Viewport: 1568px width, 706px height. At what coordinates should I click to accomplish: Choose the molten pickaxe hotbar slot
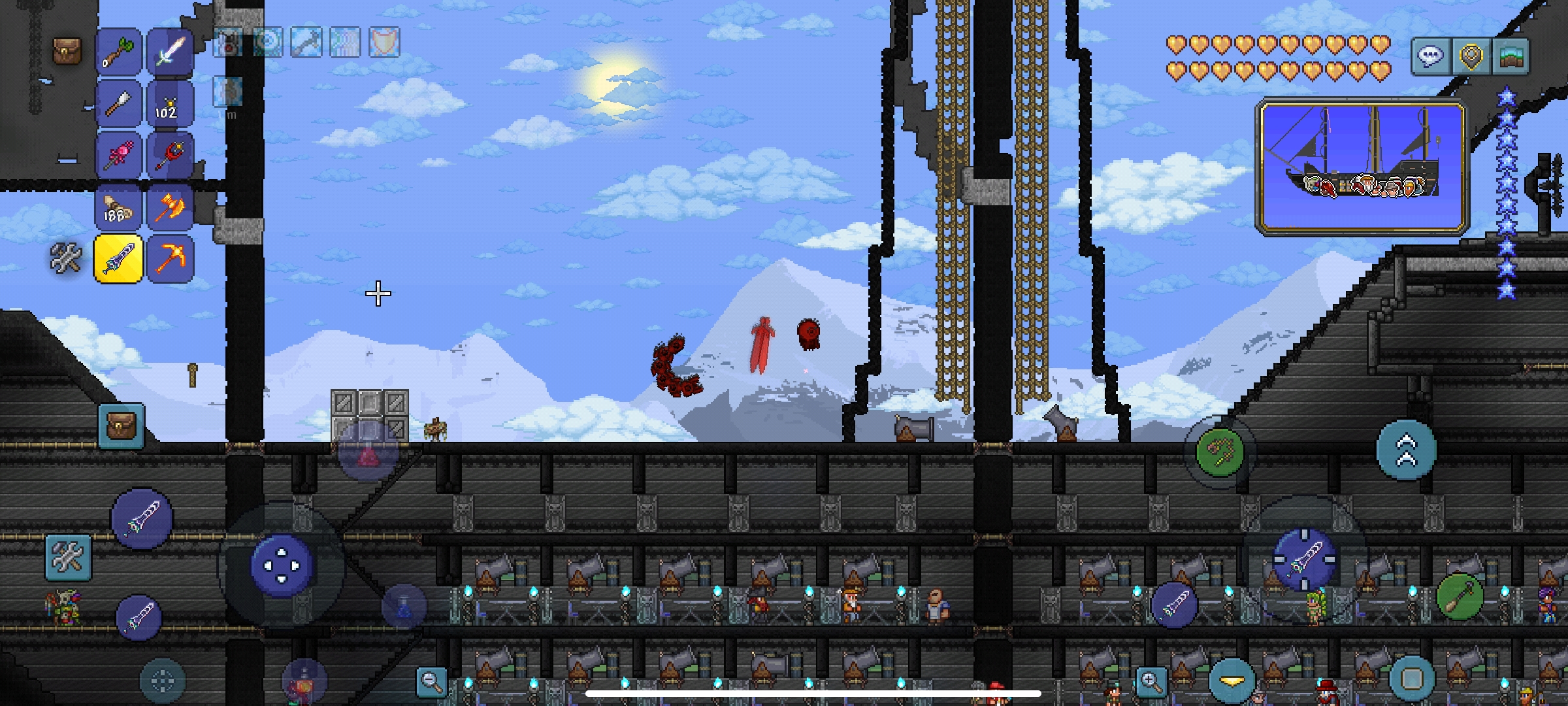170,259
